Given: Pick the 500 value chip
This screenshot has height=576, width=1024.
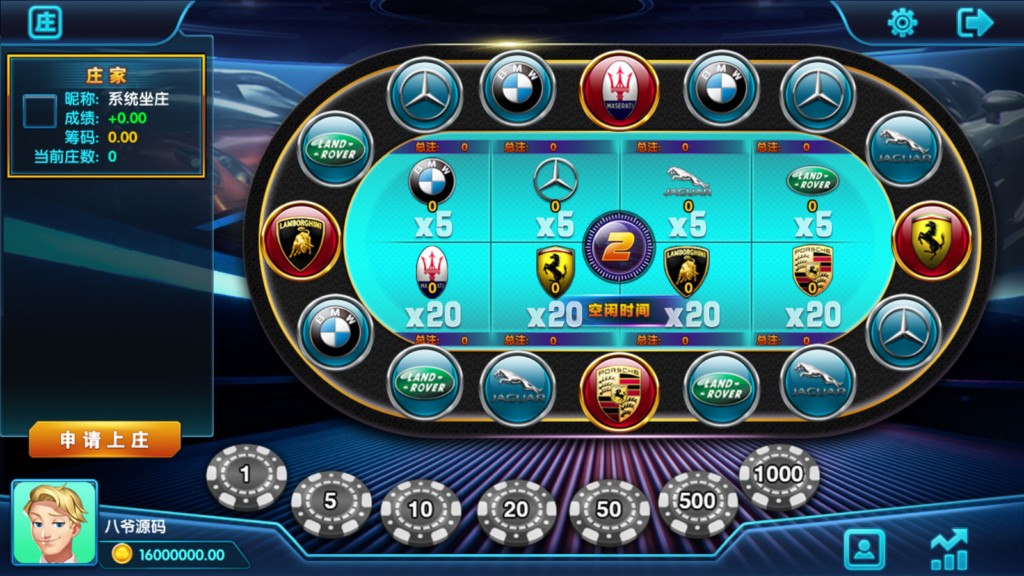Looking at the screenshot, I should [697, 502].
